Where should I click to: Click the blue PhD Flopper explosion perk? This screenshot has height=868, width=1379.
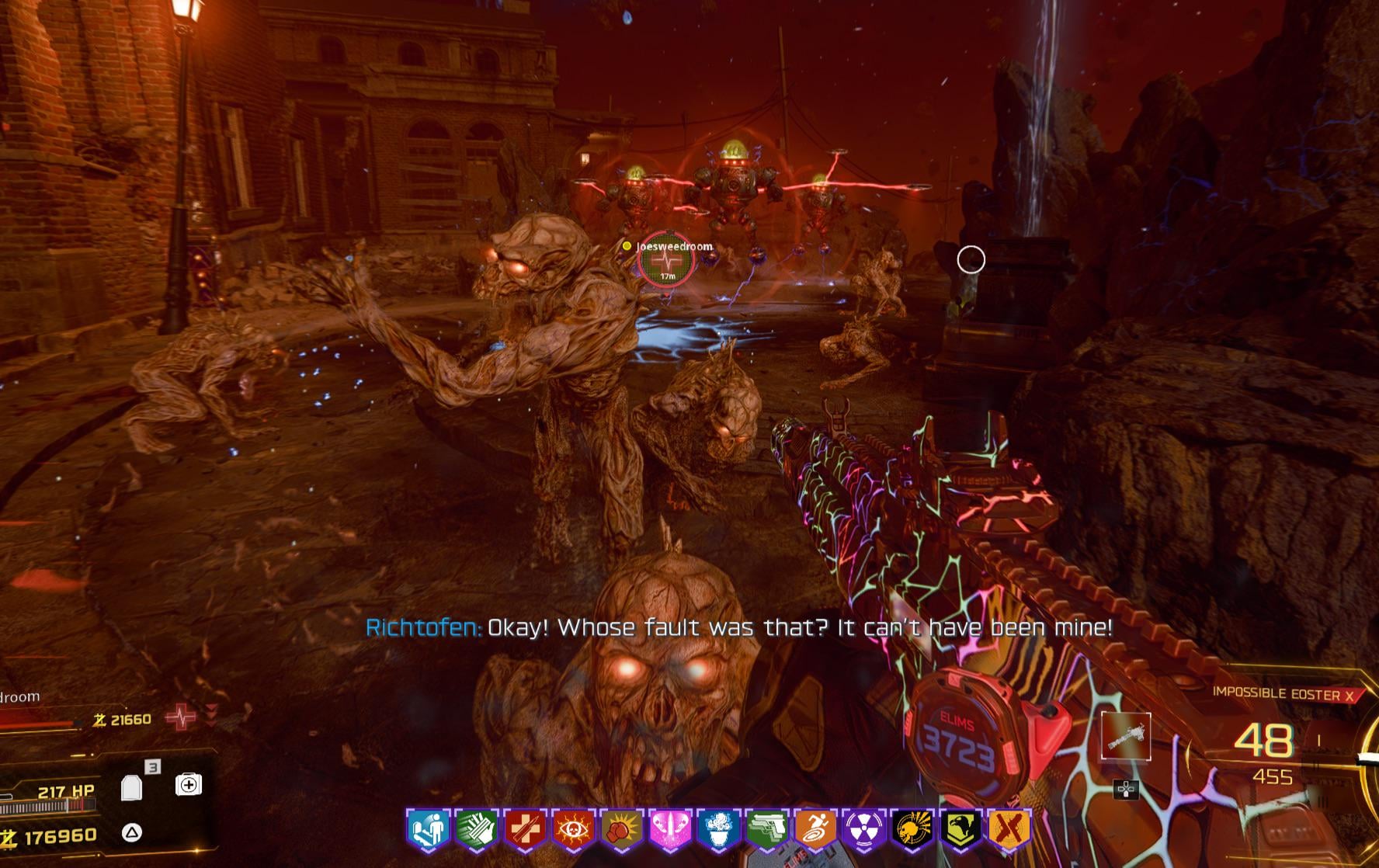click(718, 828)
